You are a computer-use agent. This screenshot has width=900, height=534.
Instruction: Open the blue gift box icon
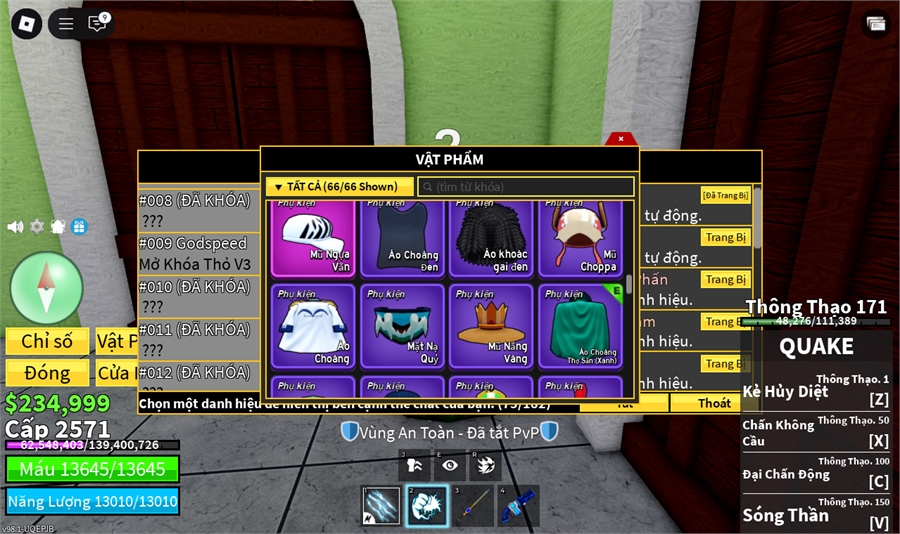coord(79,227)
